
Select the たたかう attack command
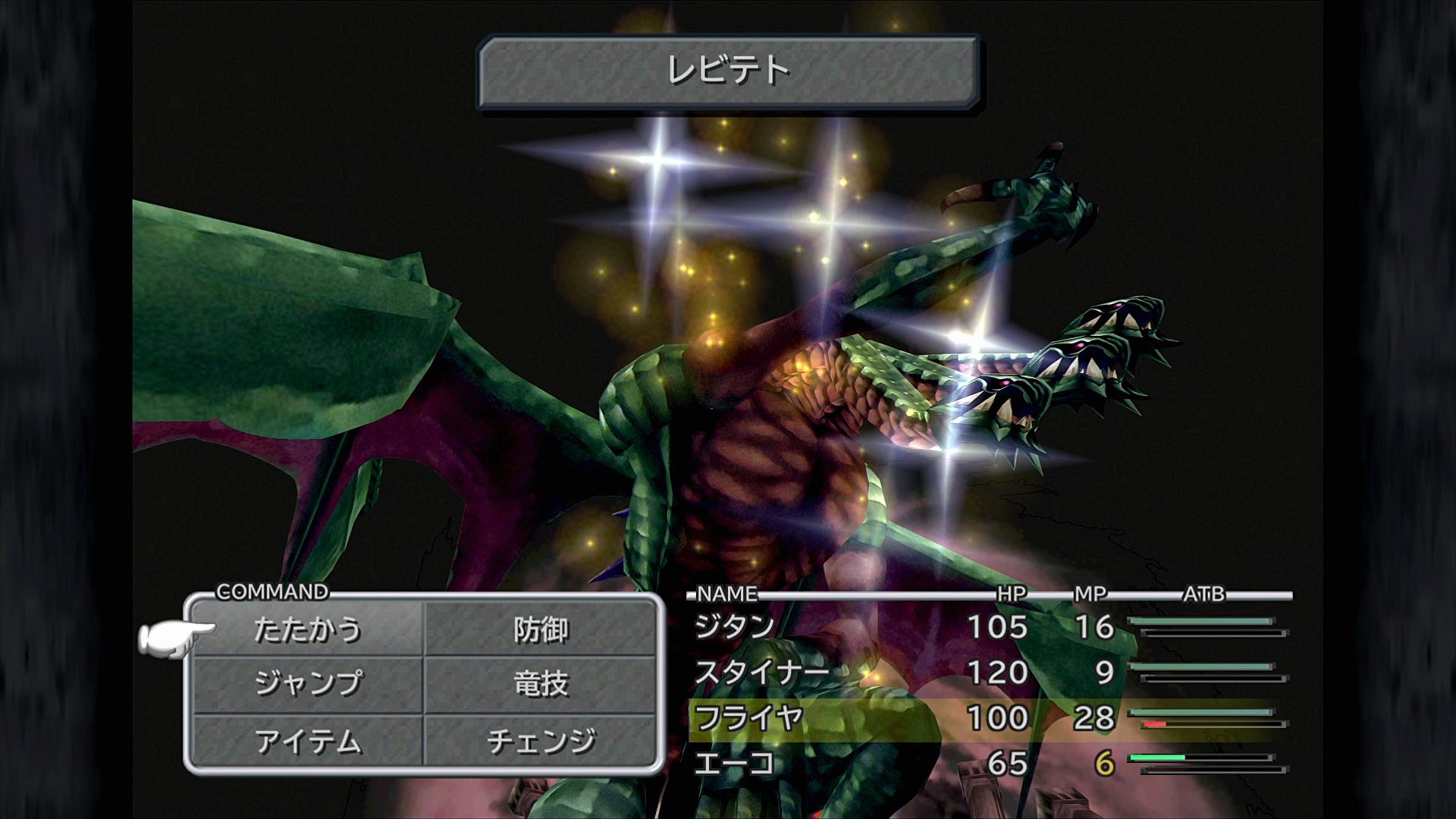pyautogui.click(x=307, y=630)
